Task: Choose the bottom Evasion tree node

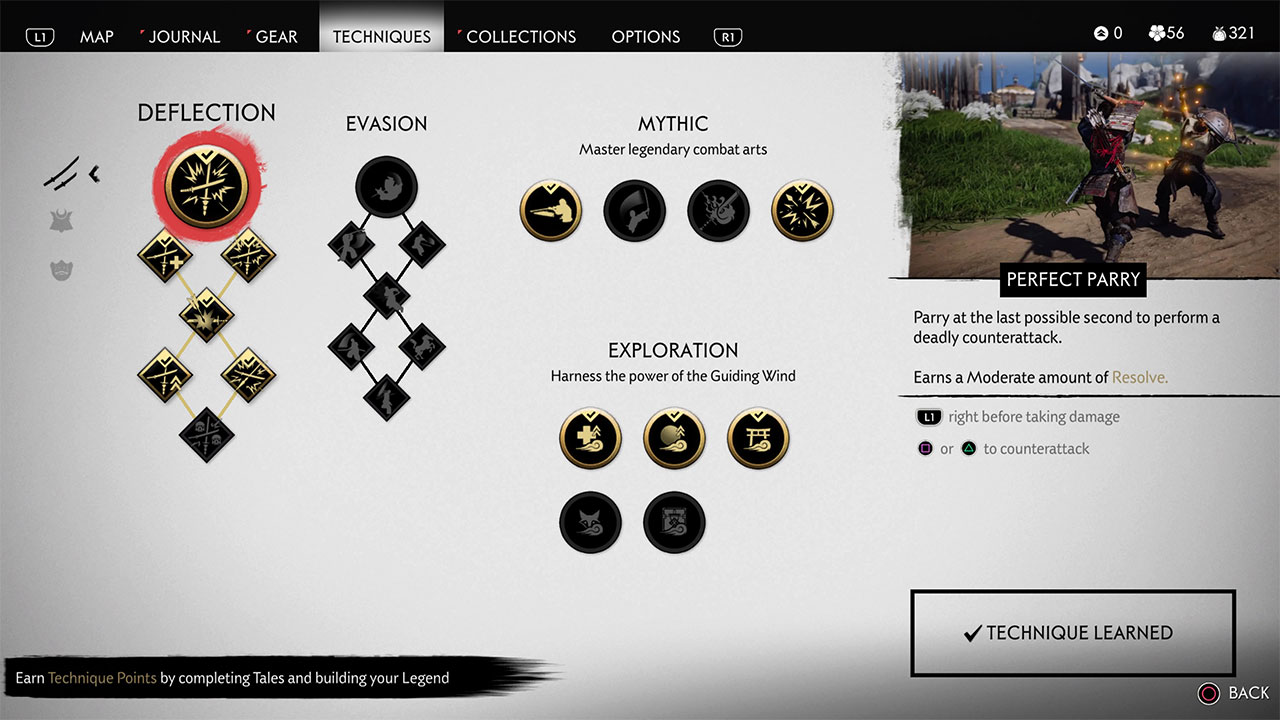Action: [x=386, y=397]
